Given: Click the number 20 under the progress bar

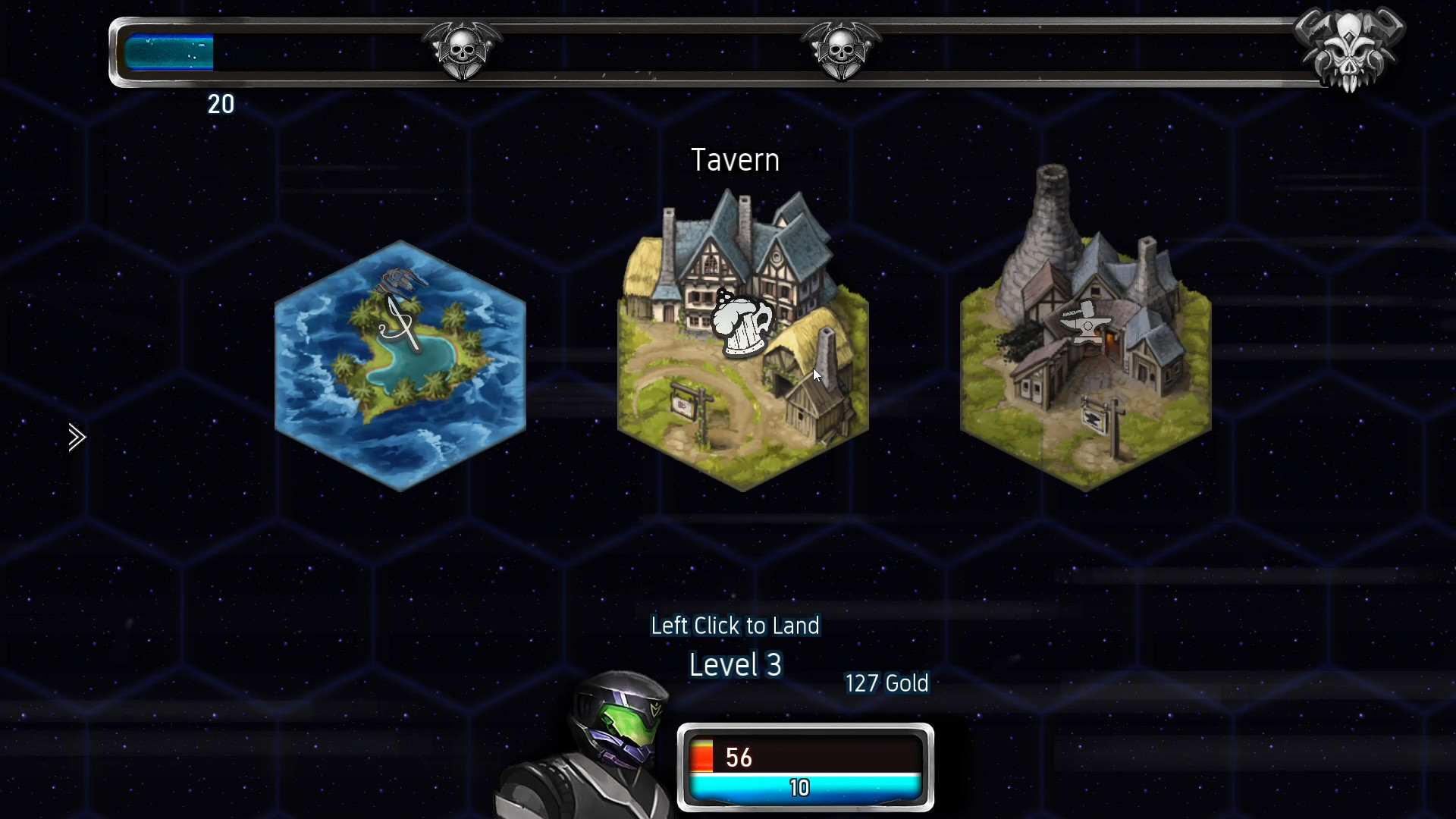Looking at the screenshot, I should (221, 105).
